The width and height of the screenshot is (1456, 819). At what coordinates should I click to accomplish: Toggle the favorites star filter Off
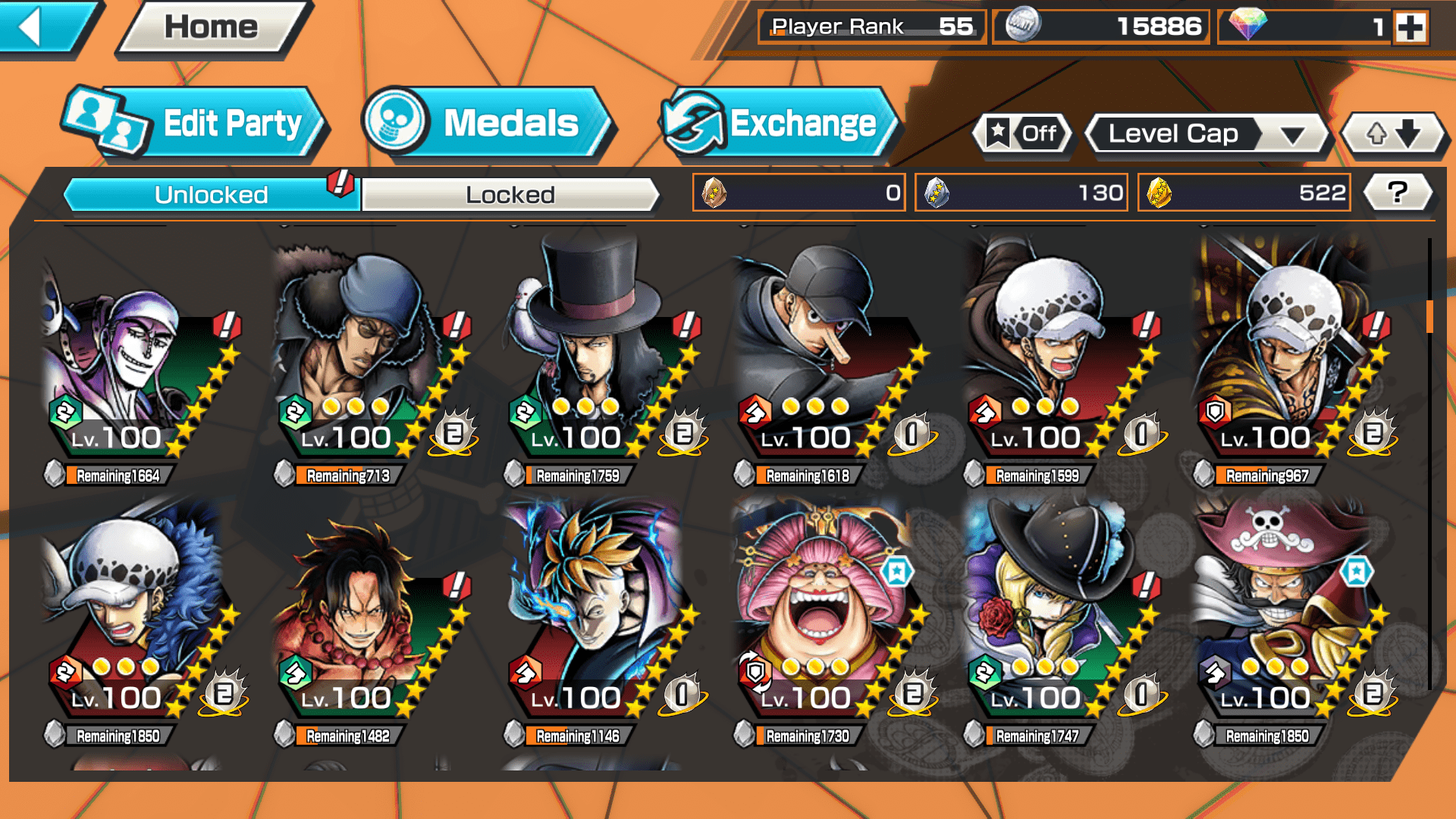click(x=1023, y=134)
